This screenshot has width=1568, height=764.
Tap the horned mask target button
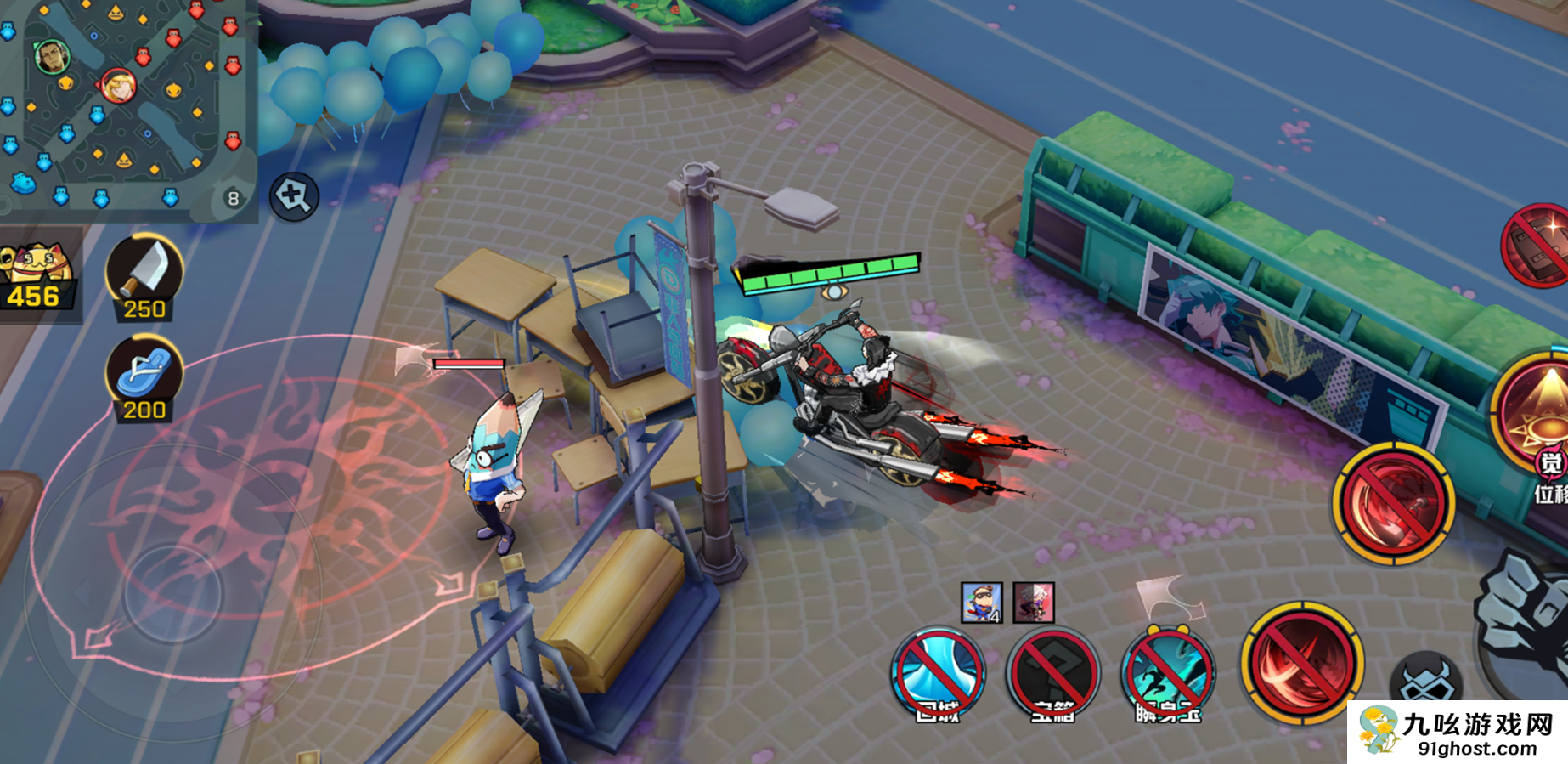coord(1427,680)
